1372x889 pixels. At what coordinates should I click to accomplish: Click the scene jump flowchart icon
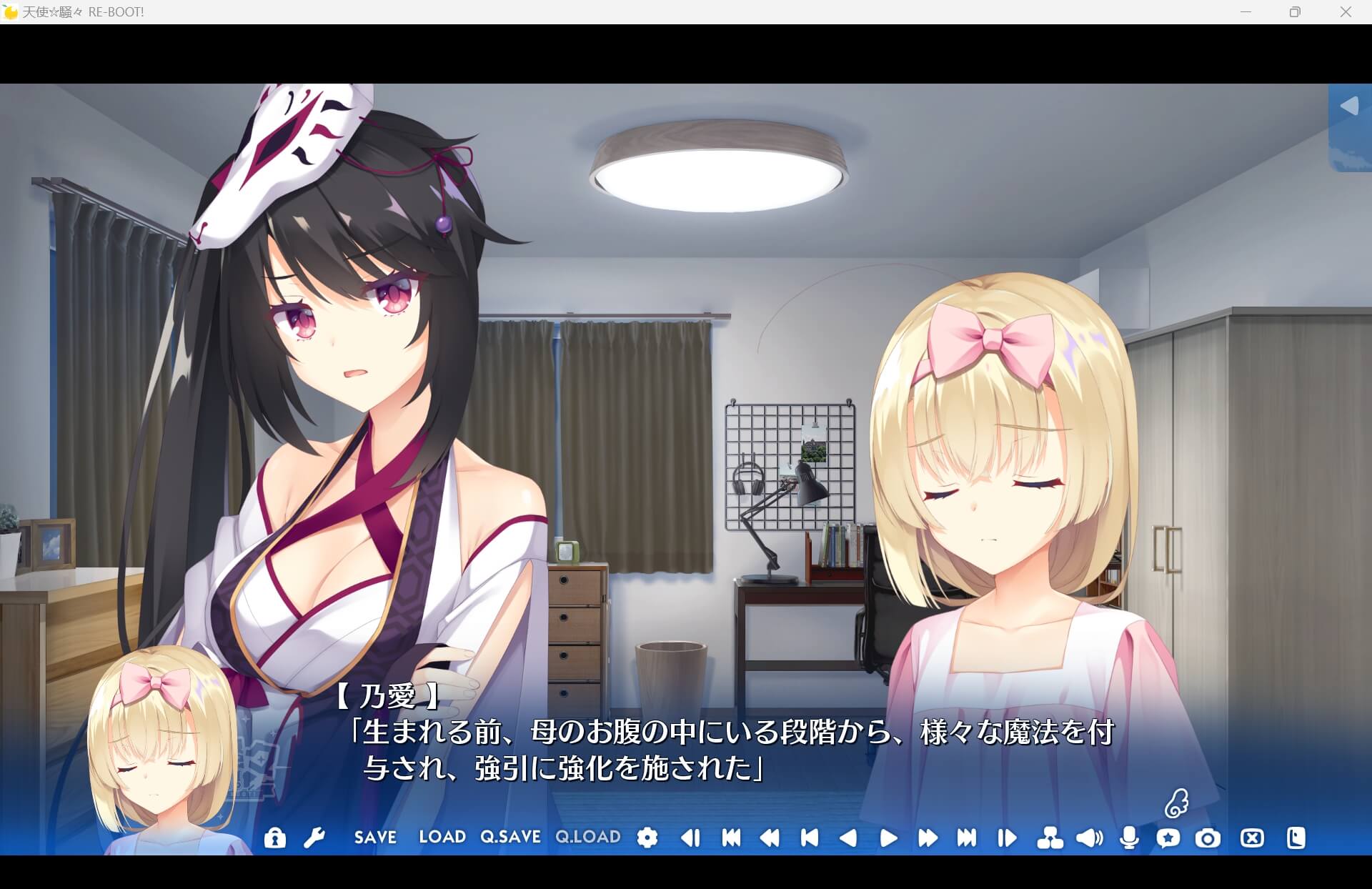click(x=1049, y=838)
